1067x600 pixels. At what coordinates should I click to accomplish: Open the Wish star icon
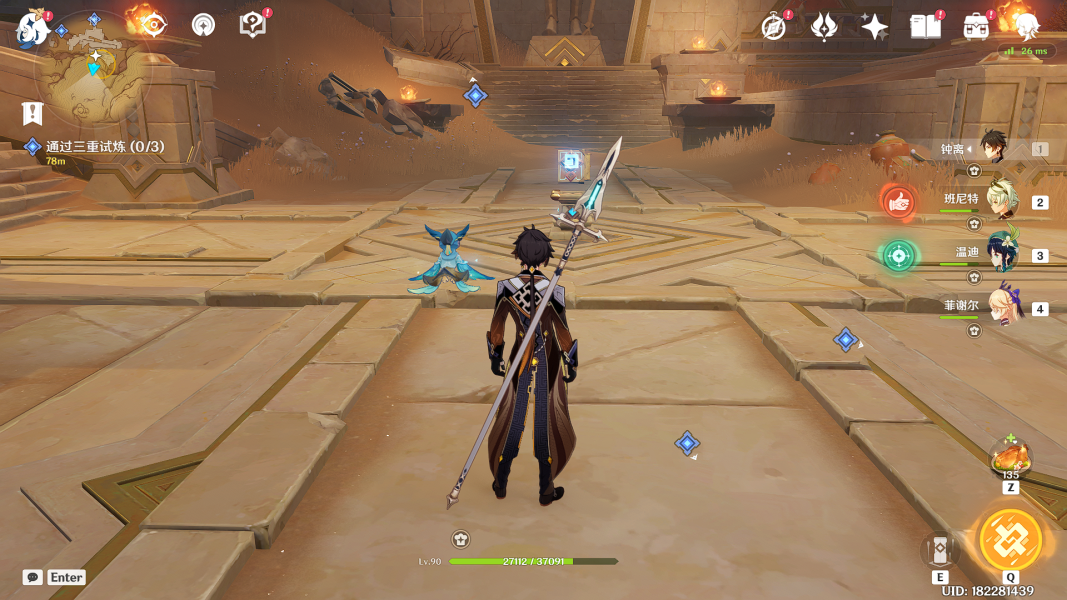click(x=875, y=27)
